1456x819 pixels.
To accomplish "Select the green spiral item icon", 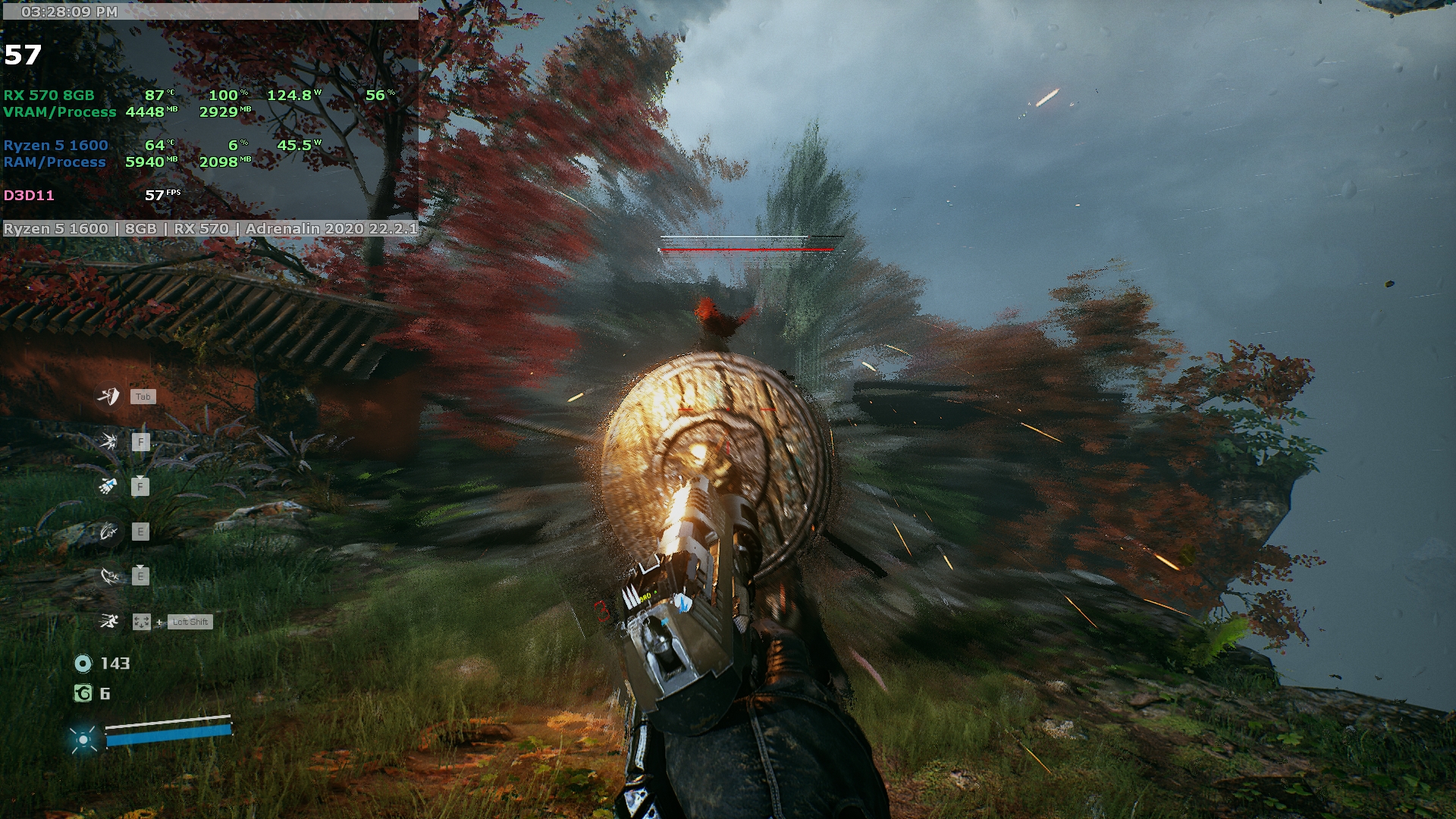I will pyautogui.click(x=83, y=693).
